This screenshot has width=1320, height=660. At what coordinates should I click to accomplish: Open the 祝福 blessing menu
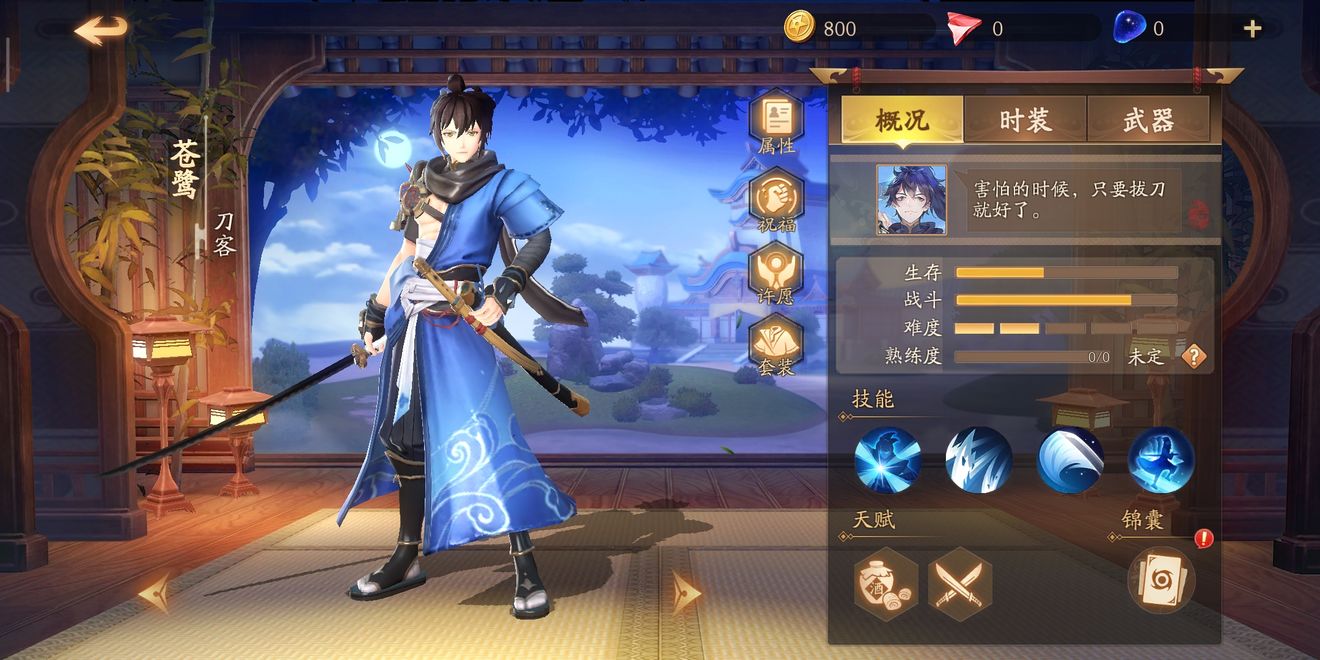click(x=777, y=200)
